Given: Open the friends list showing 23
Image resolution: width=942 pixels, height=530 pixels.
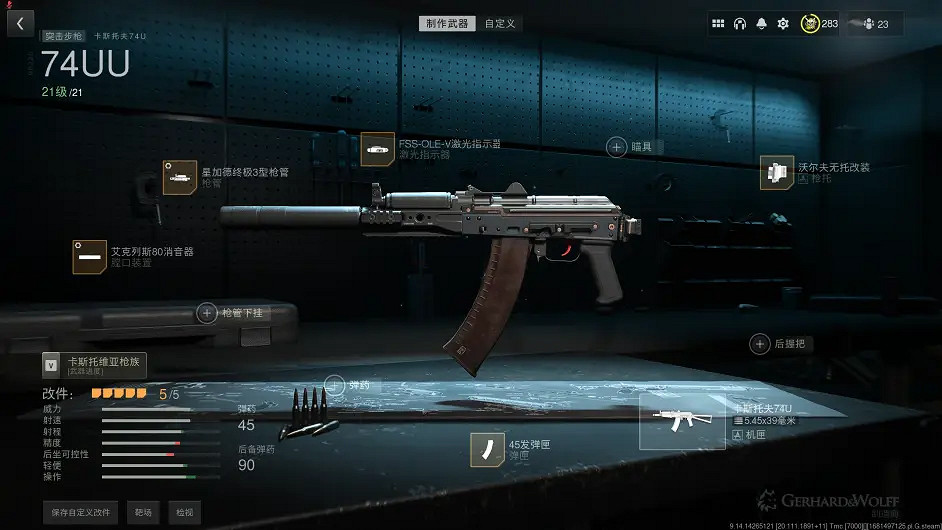Looking at the screenshot, I should [874, 24].
